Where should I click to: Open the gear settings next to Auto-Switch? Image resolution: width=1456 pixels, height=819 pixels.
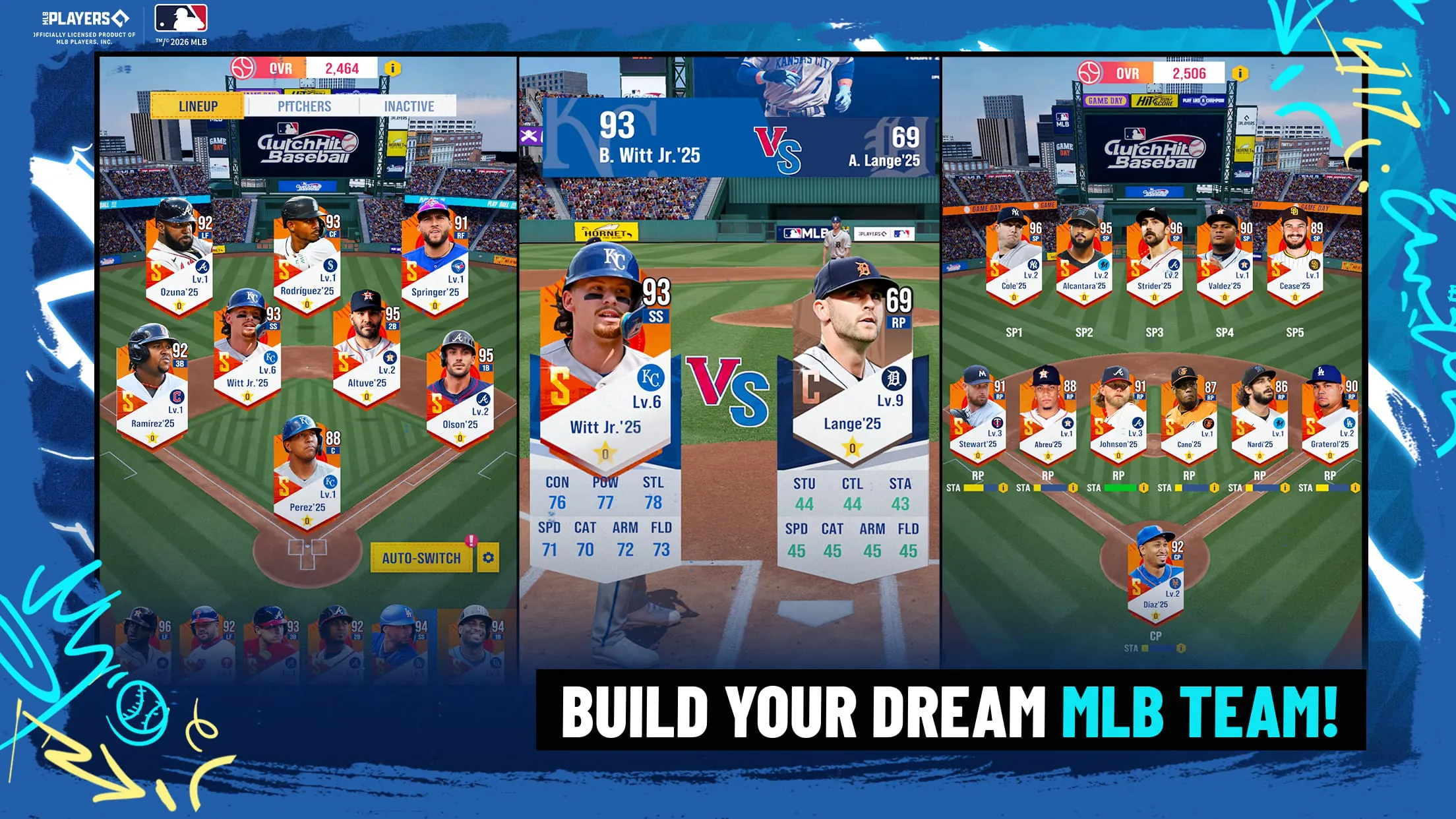click(488, 557)
